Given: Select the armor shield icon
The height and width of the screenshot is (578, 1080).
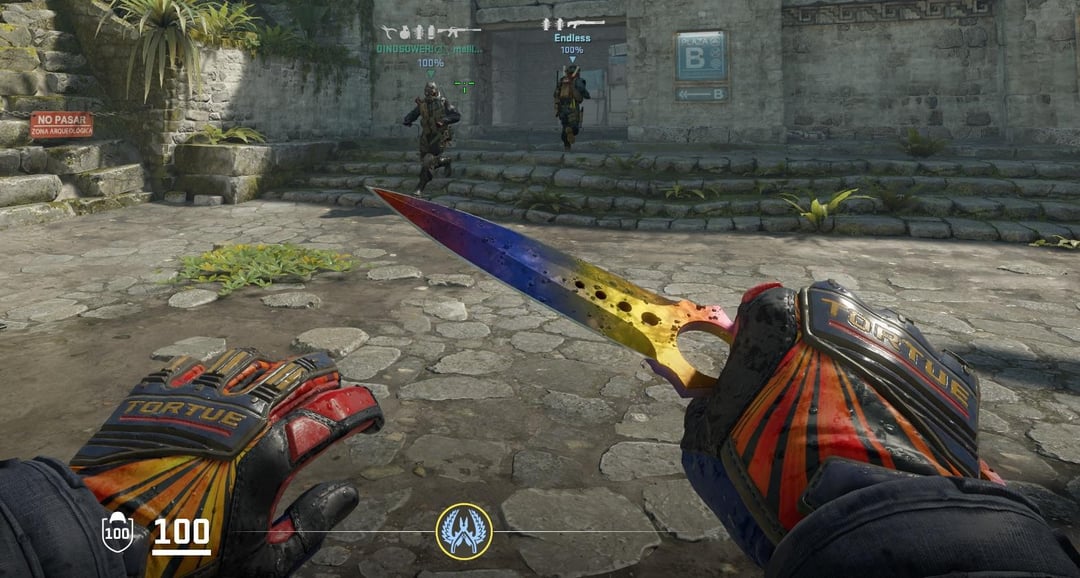Looking at the screenshot, I should coord(118,531).
